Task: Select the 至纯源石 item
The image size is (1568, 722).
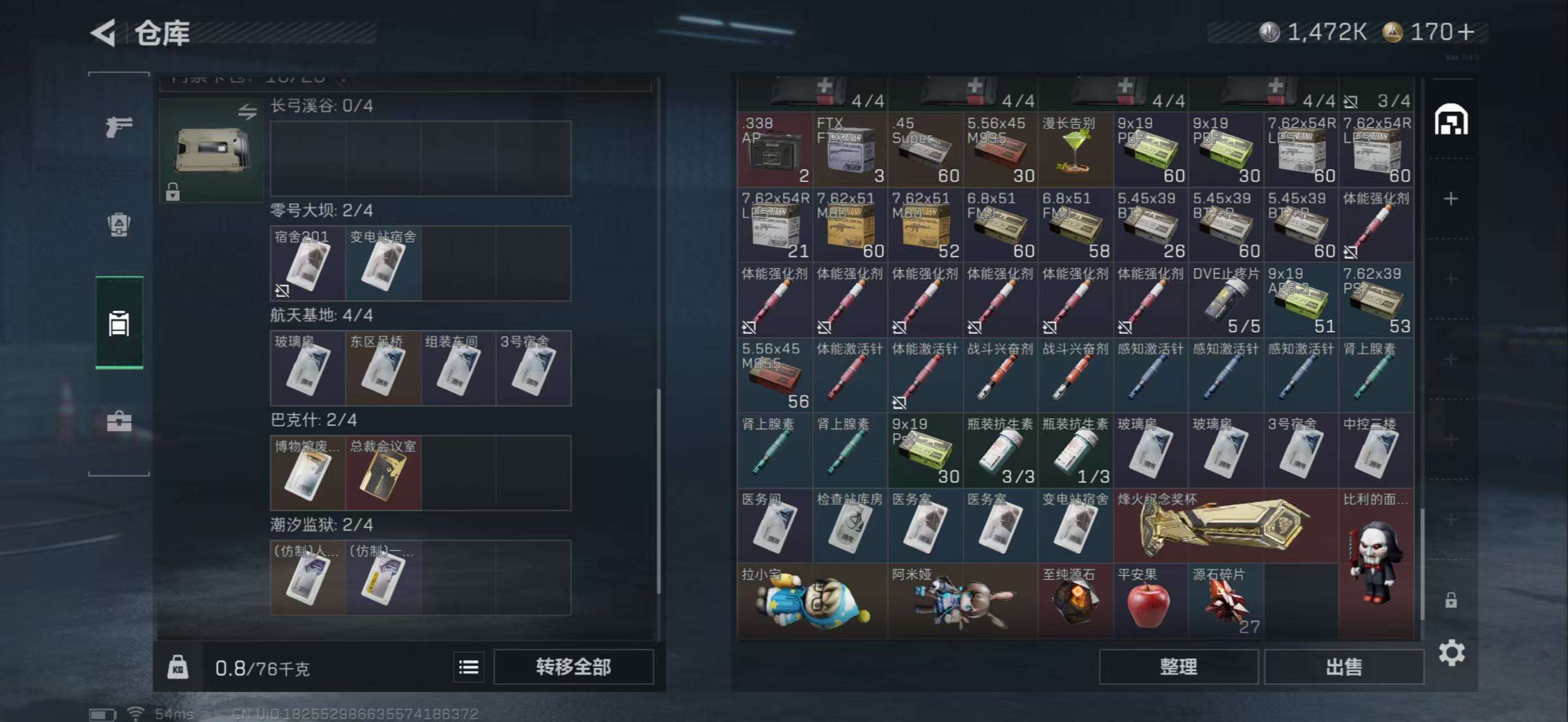Action: click(x=1075, y=601)
